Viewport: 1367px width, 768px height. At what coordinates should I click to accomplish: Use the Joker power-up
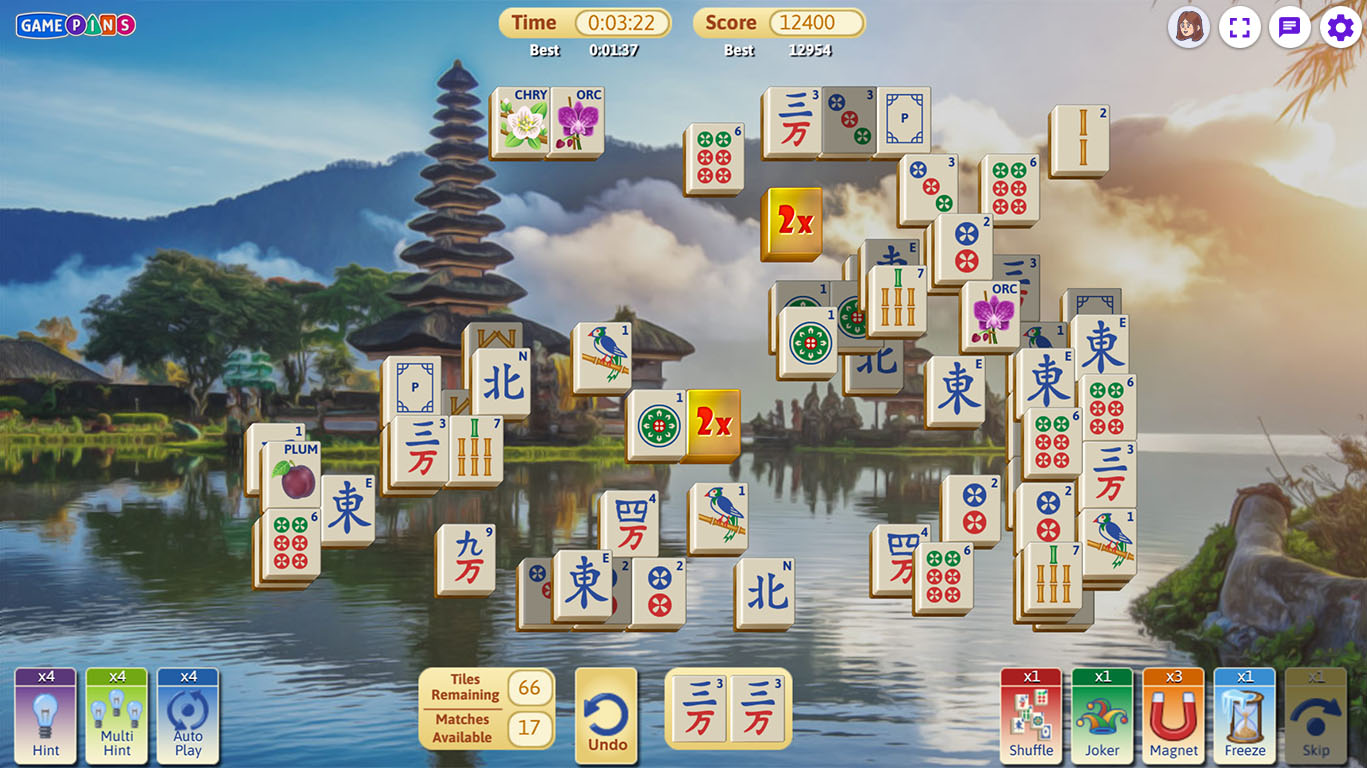tap(1102, 716)
